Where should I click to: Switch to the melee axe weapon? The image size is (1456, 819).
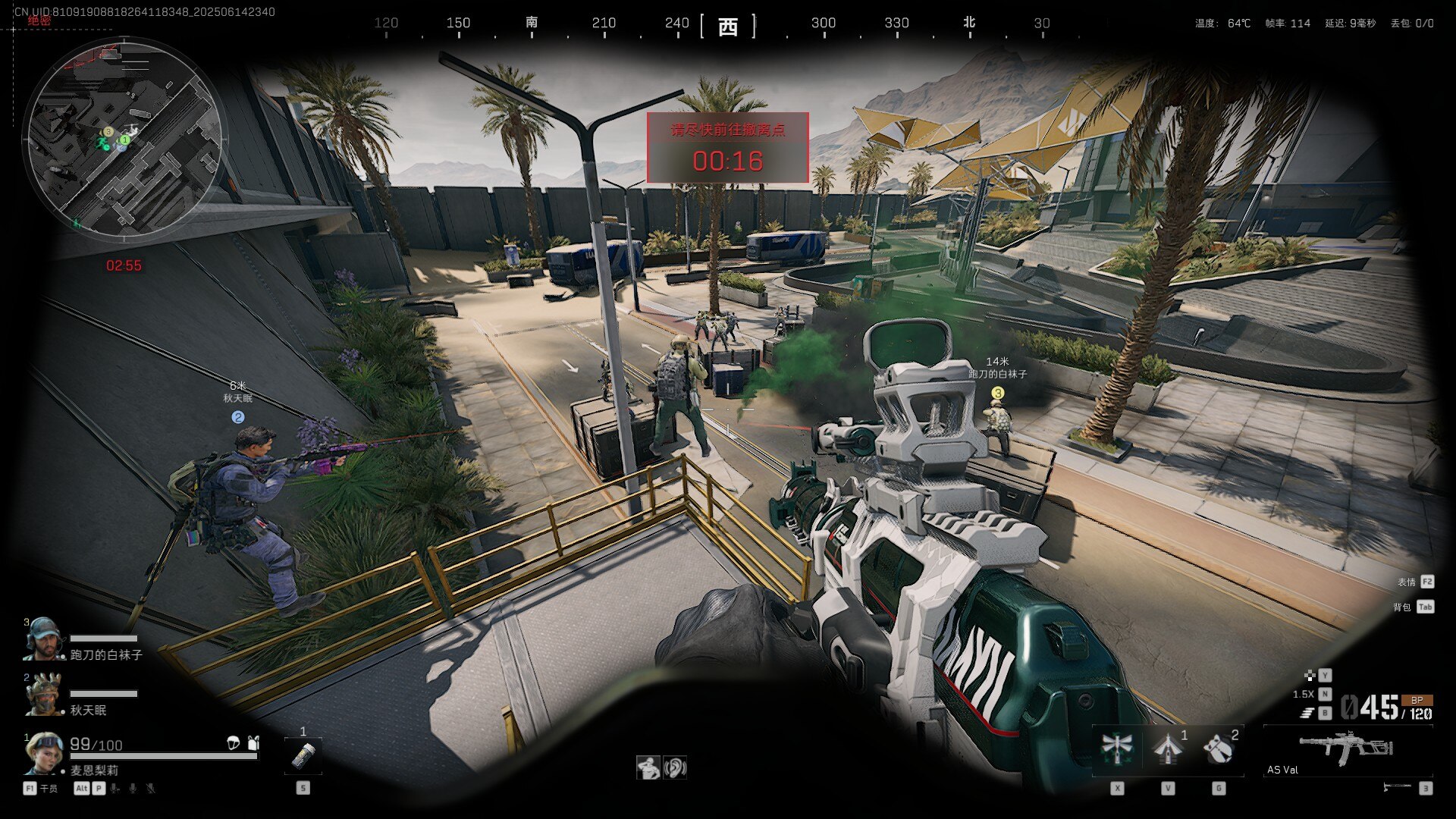click(x=1397, y=787)
